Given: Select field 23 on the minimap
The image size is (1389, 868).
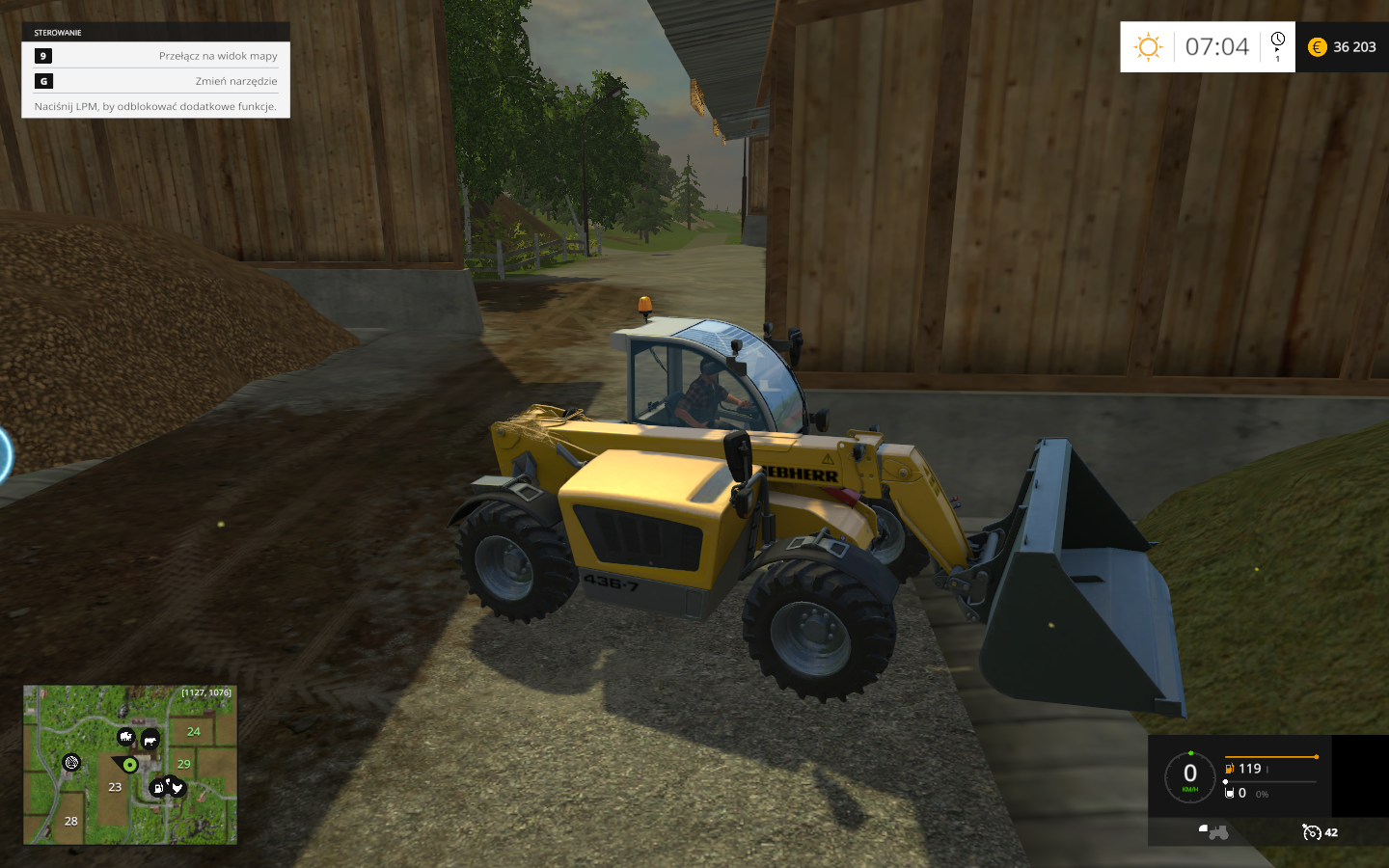Looking at the screenshot, I should [x=115, y=787].
